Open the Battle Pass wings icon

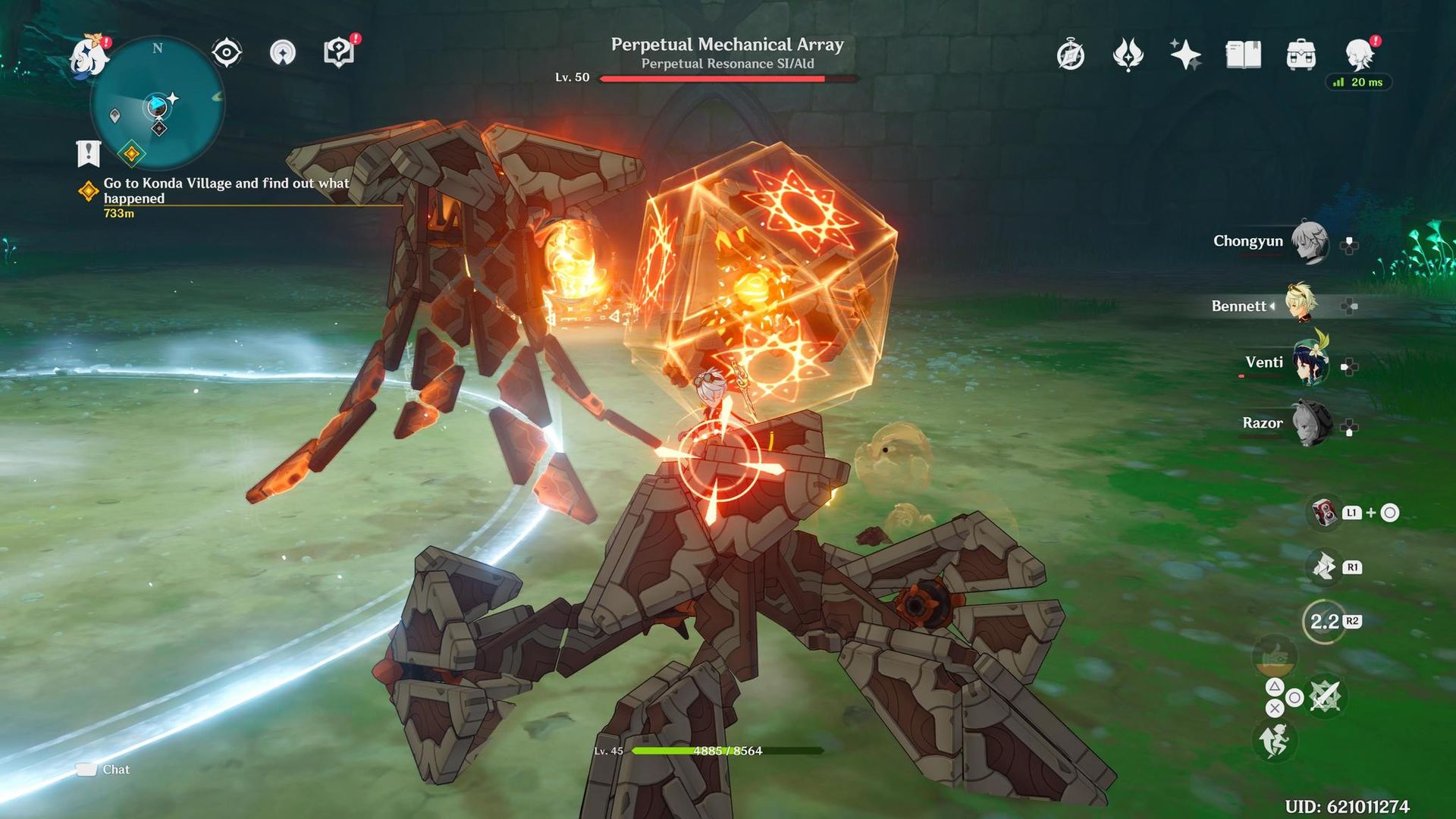(1128, 55)
